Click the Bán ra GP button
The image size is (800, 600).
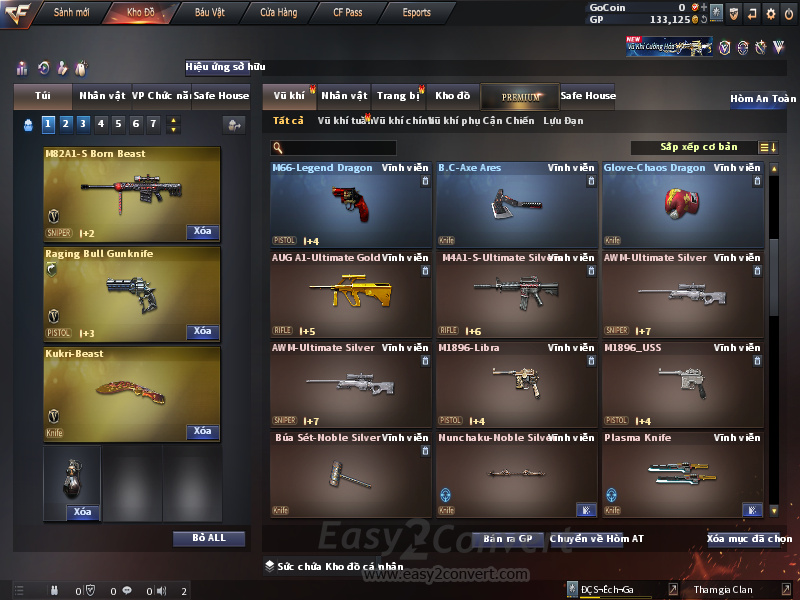[x=505, y=539]
